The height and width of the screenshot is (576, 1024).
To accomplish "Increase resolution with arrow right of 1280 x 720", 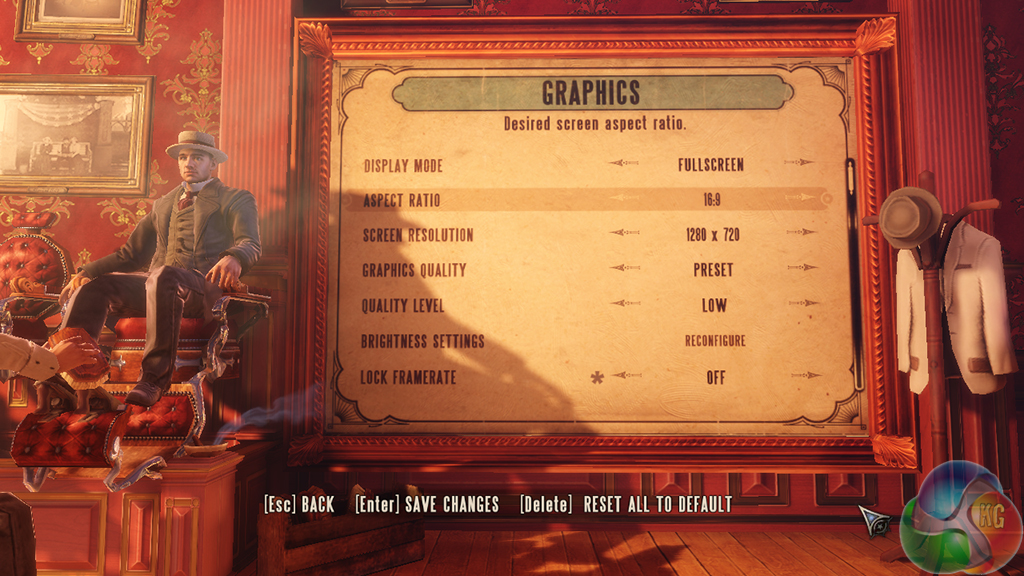I will (x=802, y=233).
